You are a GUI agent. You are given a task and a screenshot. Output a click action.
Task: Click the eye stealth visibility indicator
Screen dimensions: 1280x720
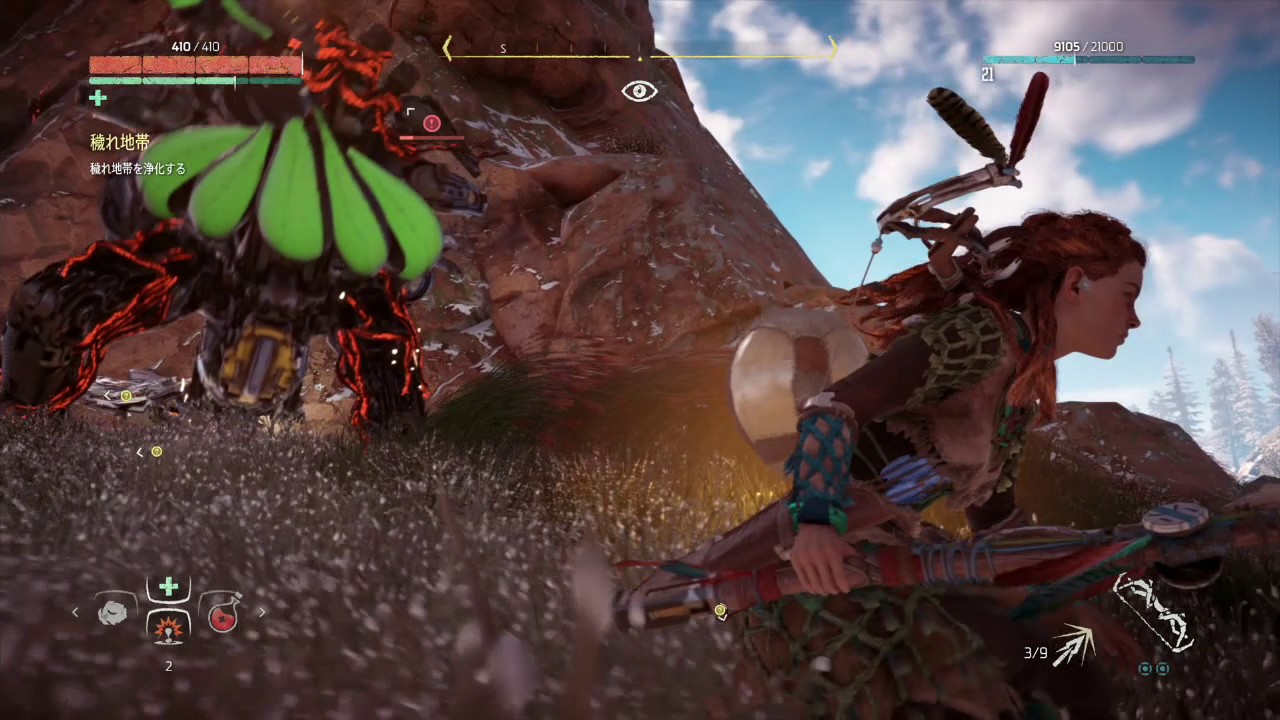click(640, 92)
